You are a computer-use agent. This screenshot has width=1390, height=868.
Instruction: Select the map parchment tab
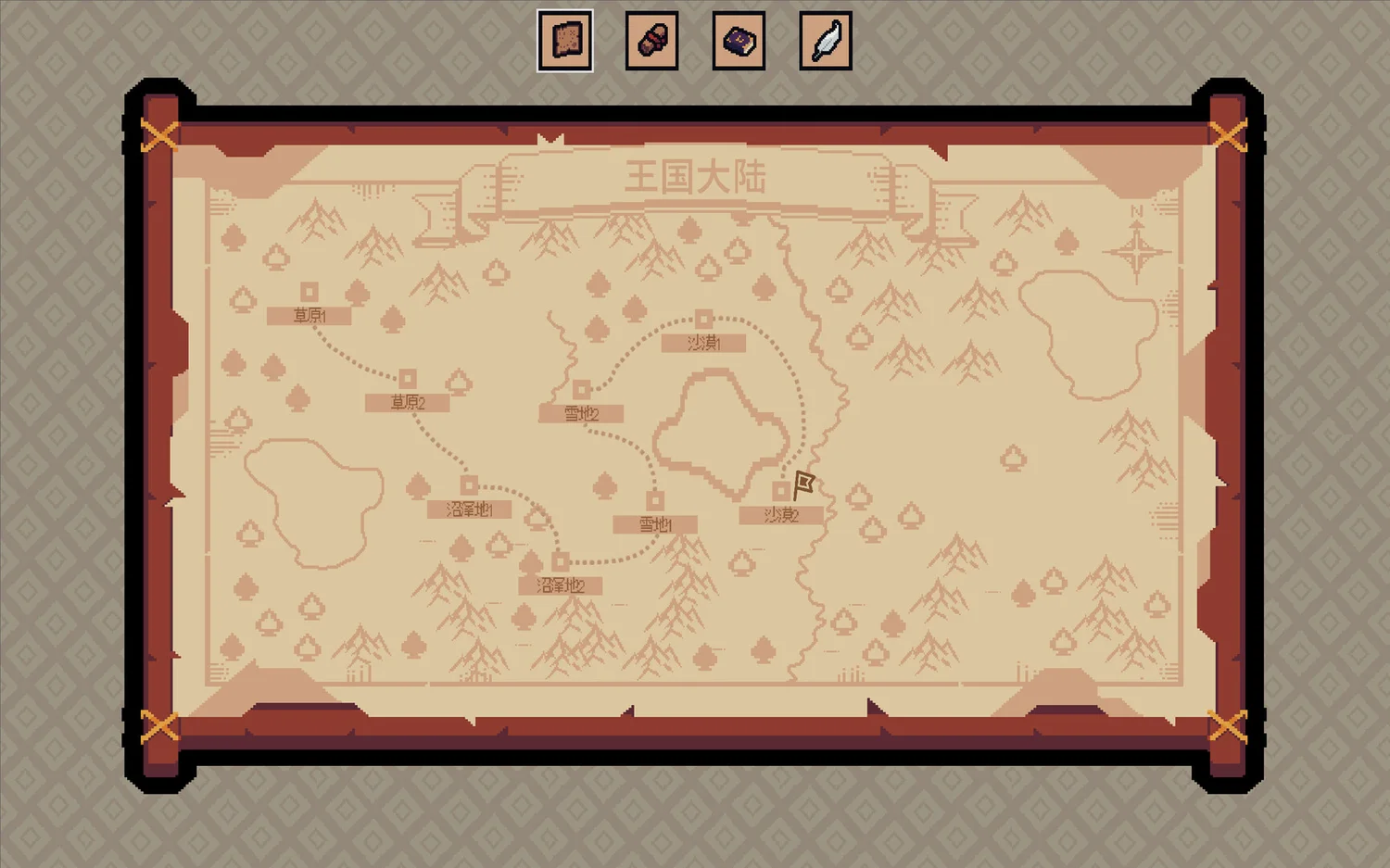click(565, 41)
